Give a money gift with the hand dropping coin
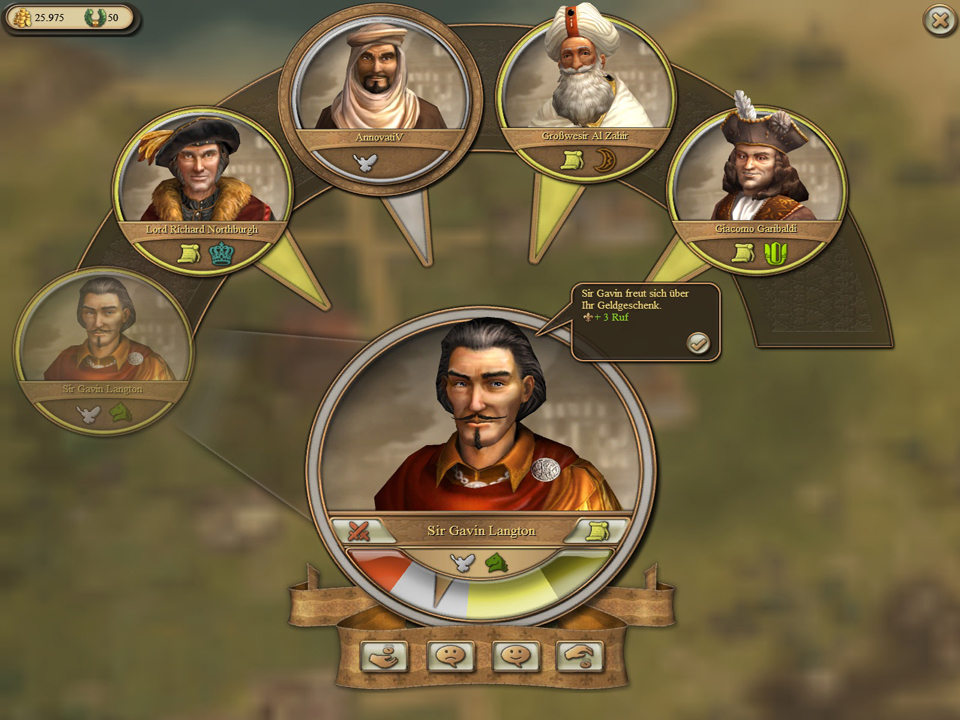 [581, 656]
